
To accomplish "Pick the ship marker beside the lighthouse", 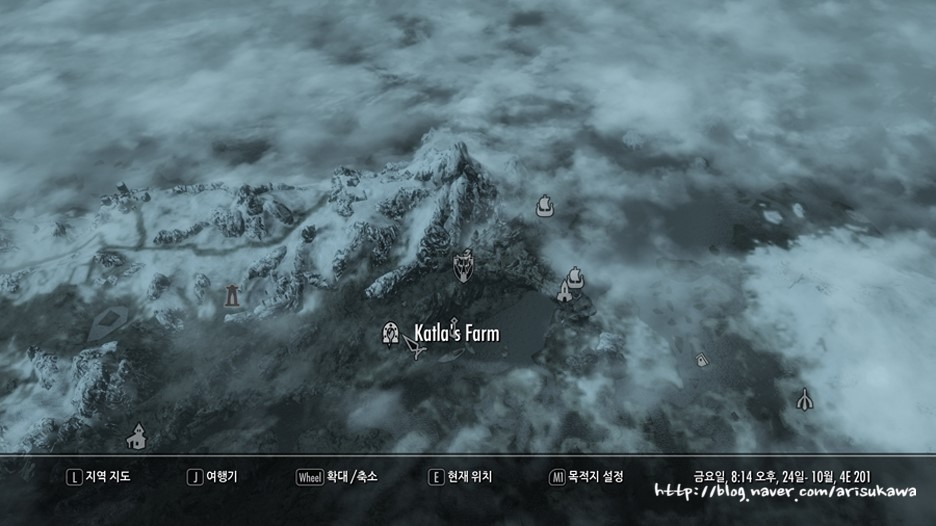I will (x=575, y=276).
